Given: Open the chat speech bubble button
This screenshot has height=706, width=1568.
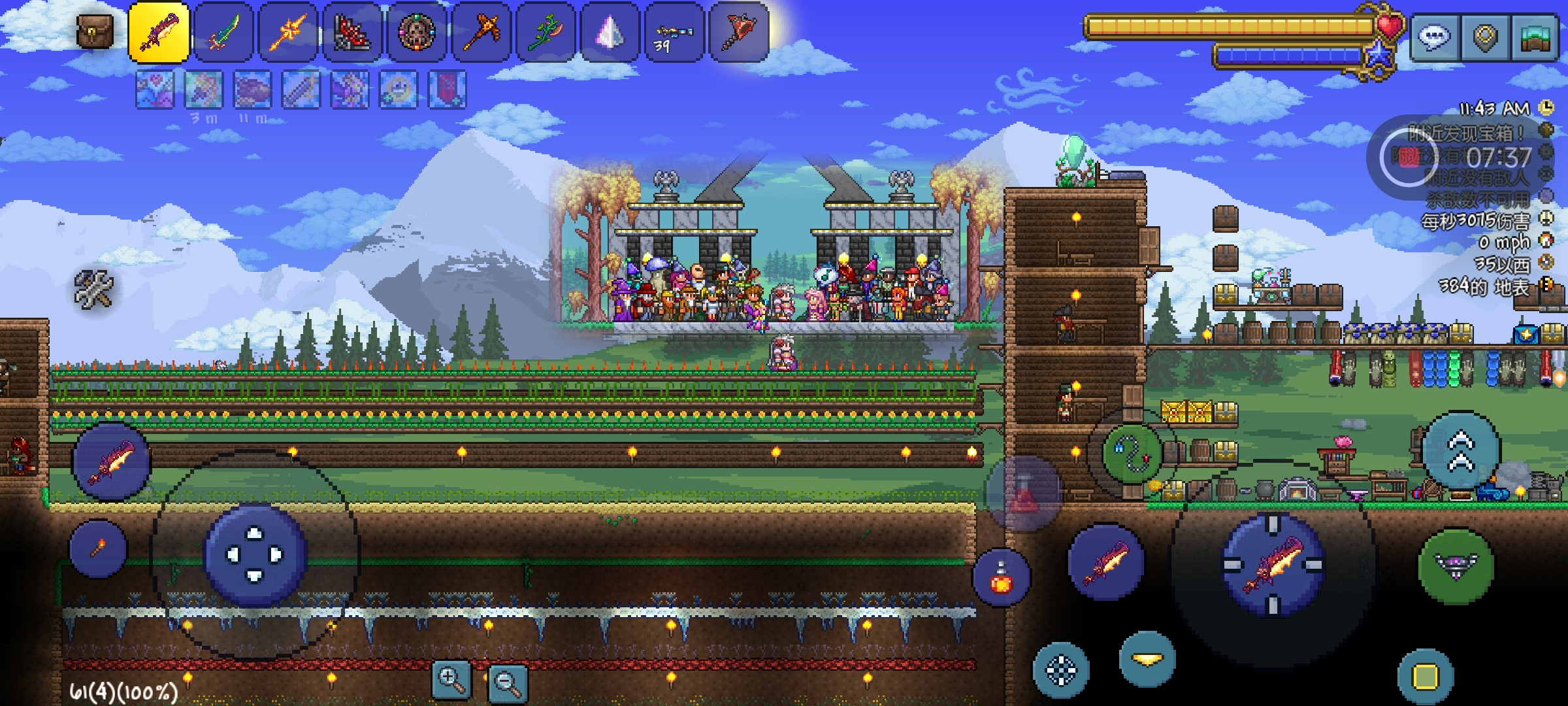Looking at the screenshot, I should tap(1434, 38).
